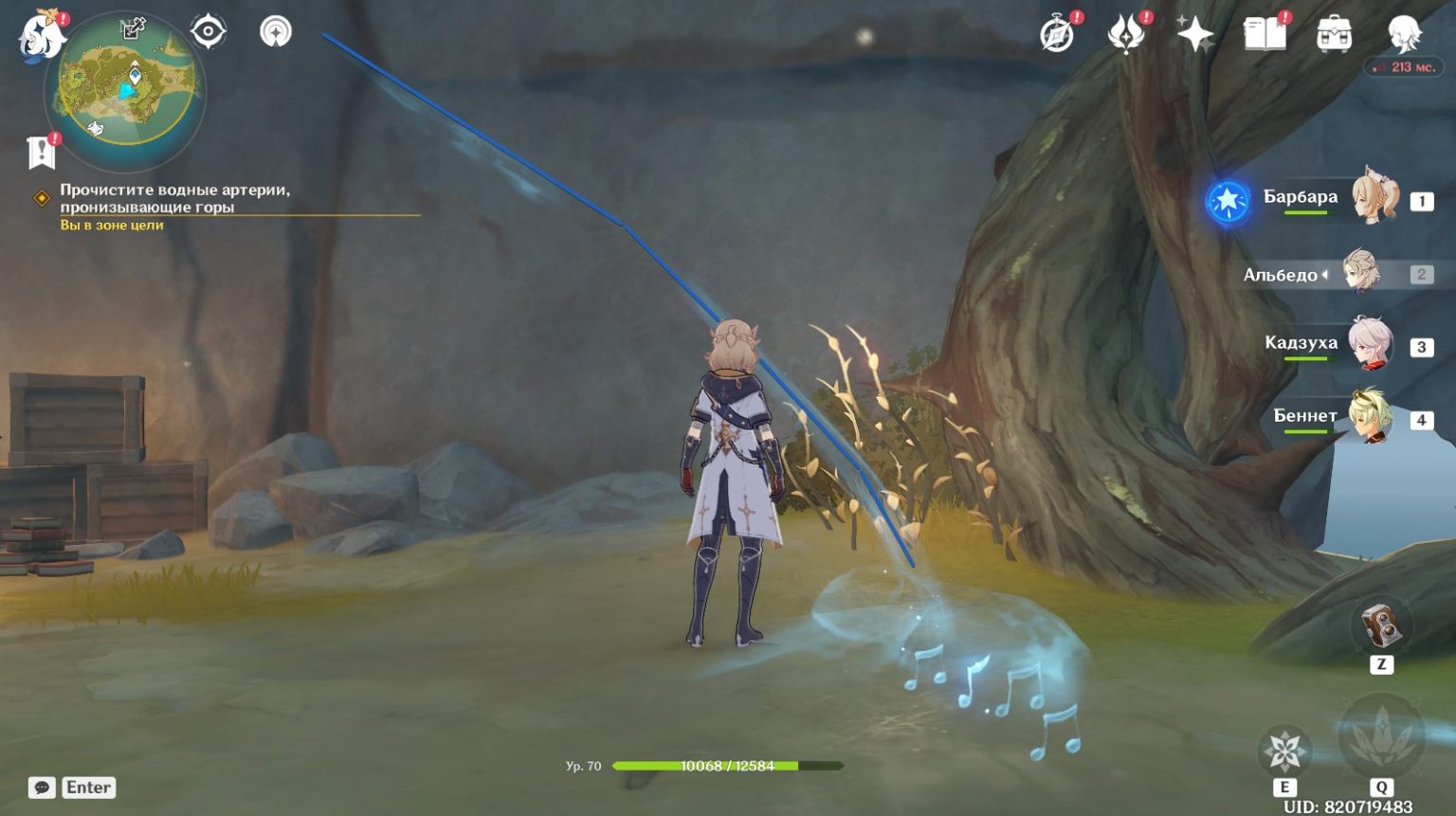The width and height of the screenshot is (1456, 816).
Task: Click Барбара's glowing burst-ready star indicator
Action: click(x=1228, y=201)
